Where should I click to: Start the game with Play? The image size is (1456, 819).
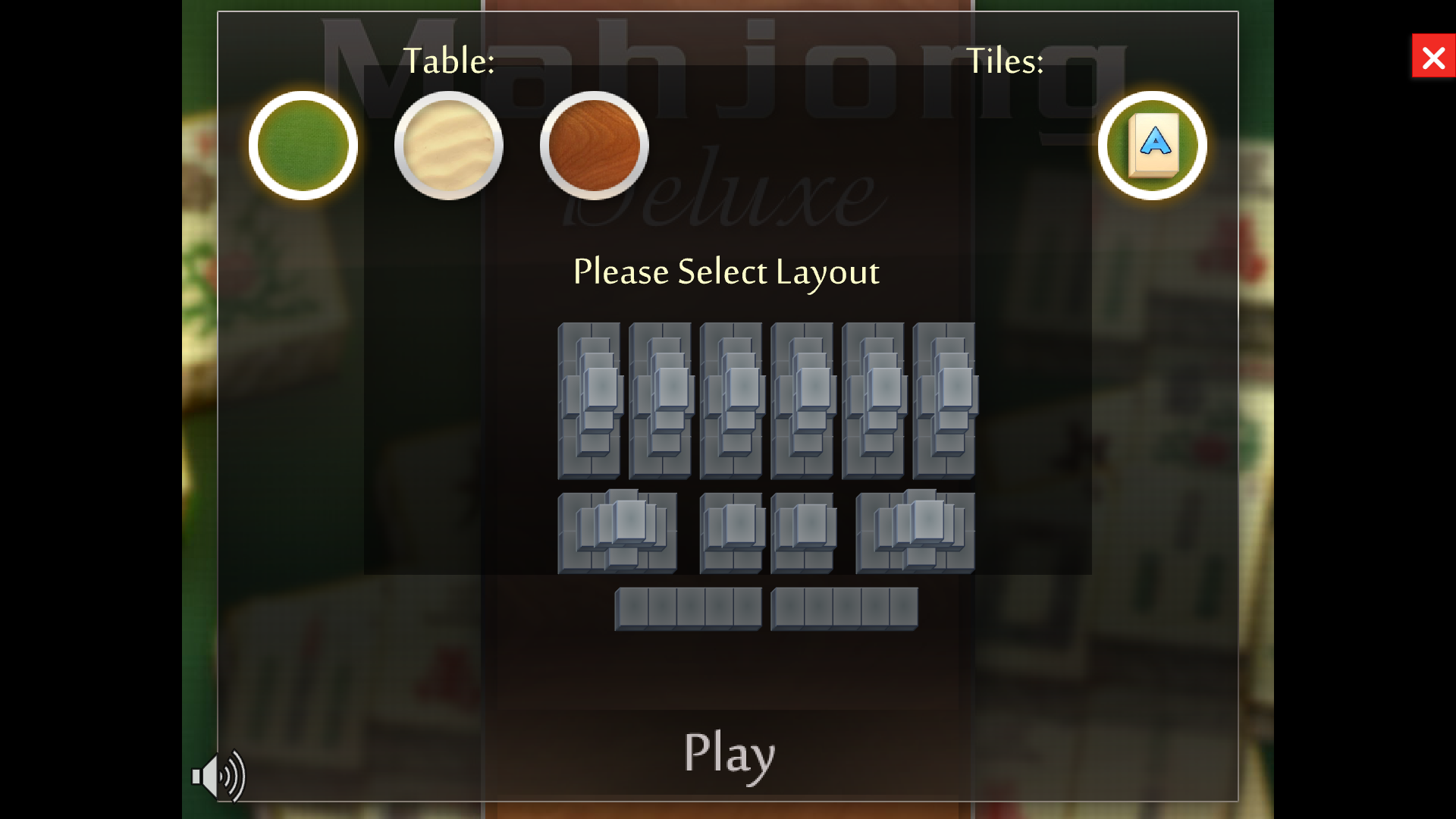tap(729, 753)
